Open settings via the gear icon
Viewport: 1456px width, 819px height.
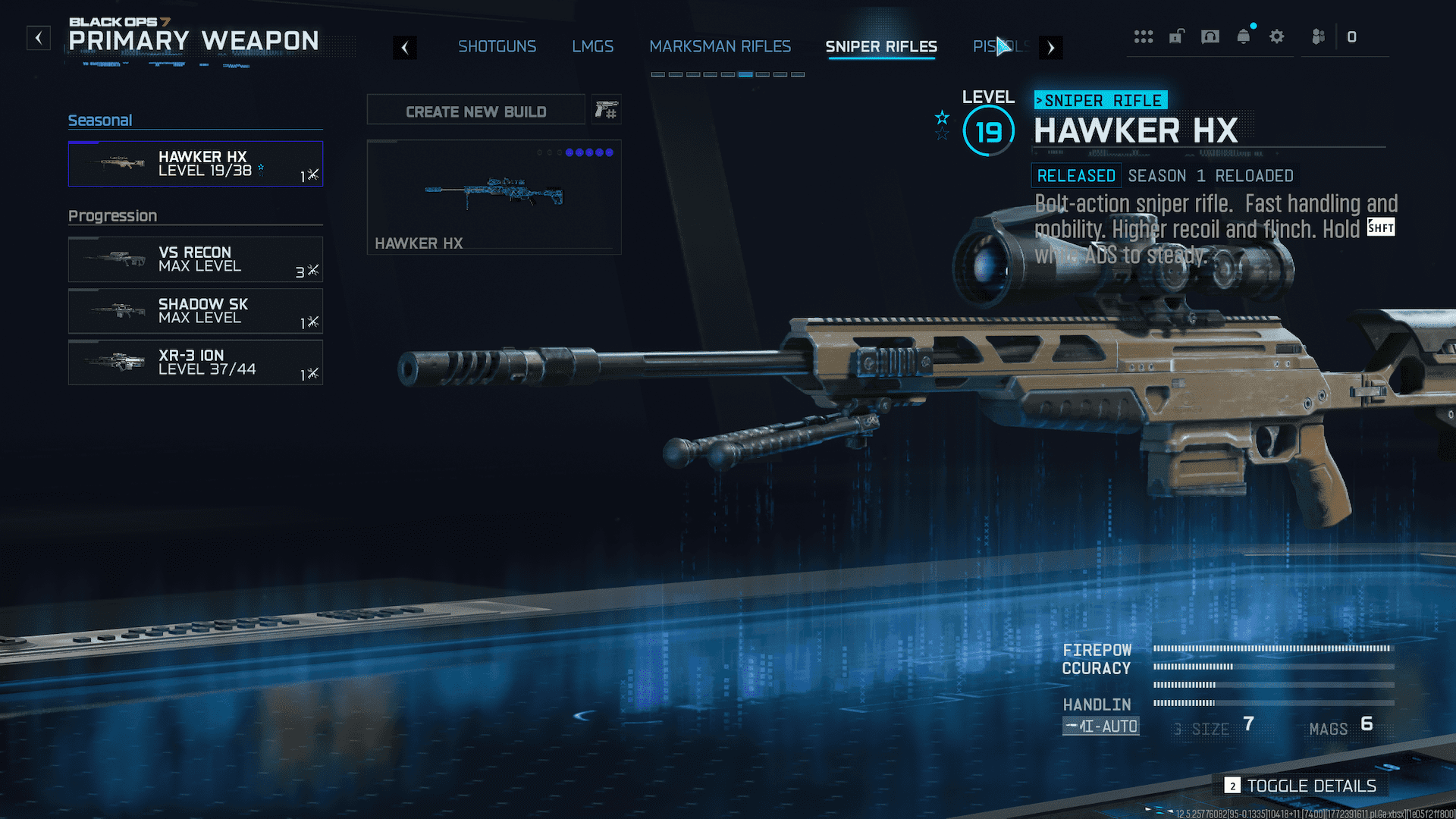1277,36
